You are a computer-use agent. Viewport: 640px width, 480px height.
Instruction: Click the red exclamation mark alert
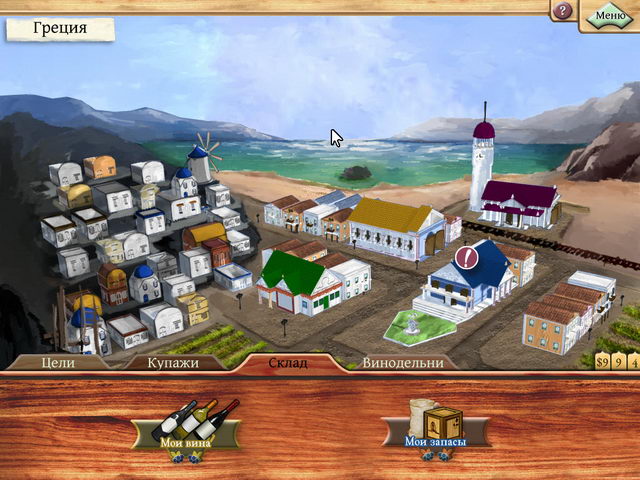pyautogui.click(x=468, y=259)
